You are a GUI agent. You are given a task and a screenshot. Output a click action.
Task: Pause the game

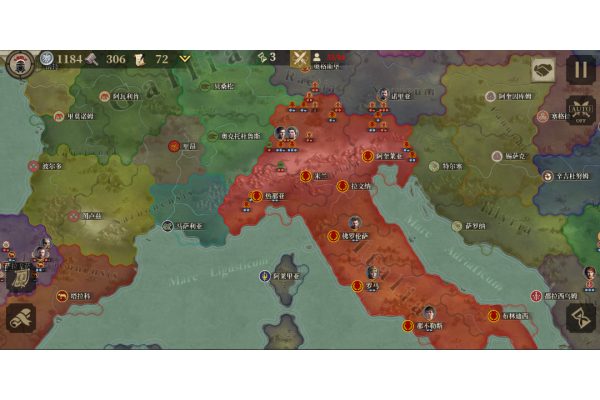click(581, 69)
